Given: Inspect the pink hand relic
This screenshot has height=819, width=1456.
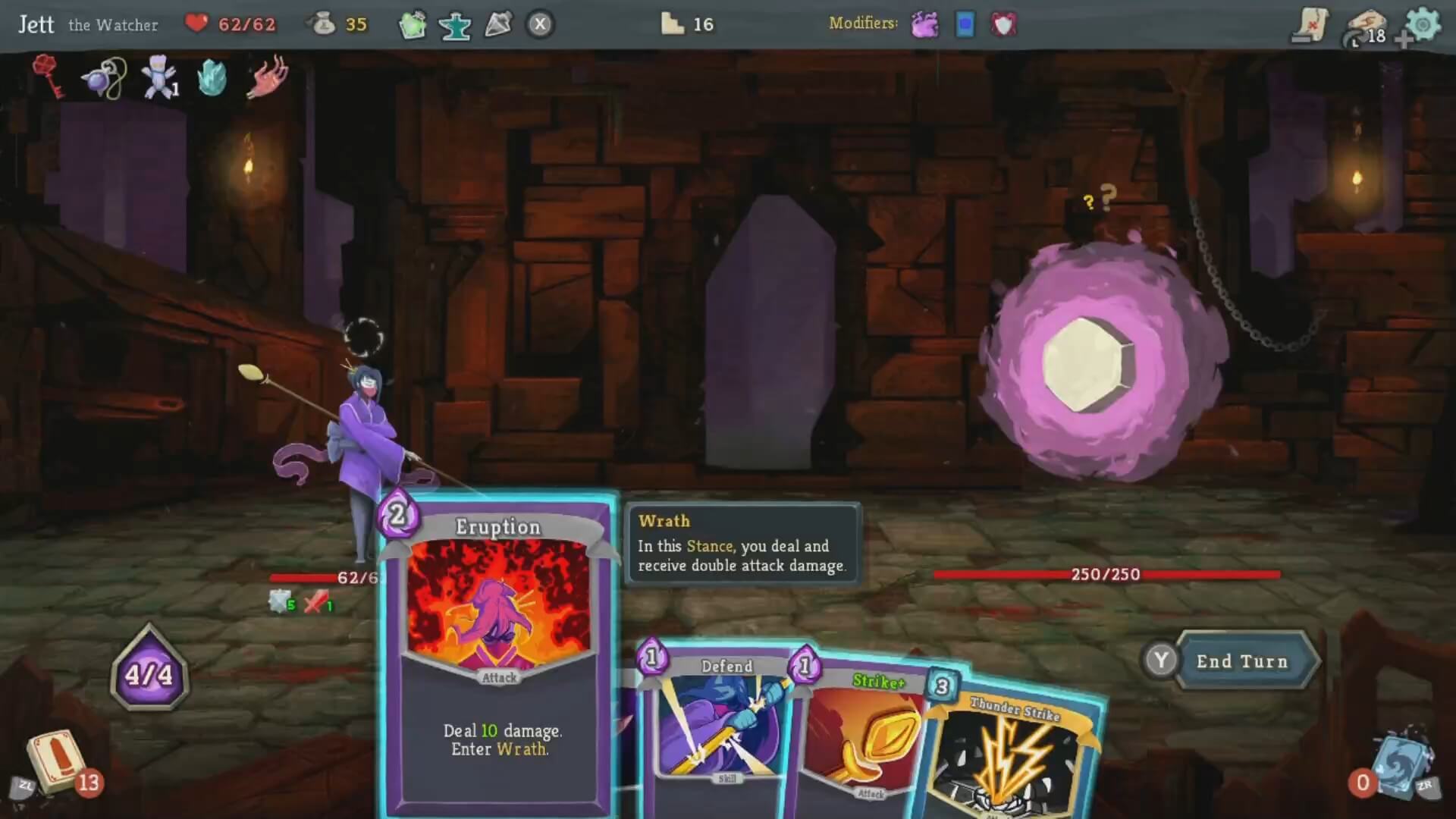Looking at the screenshot, I should pyautogui.click(x=267, y=76).
